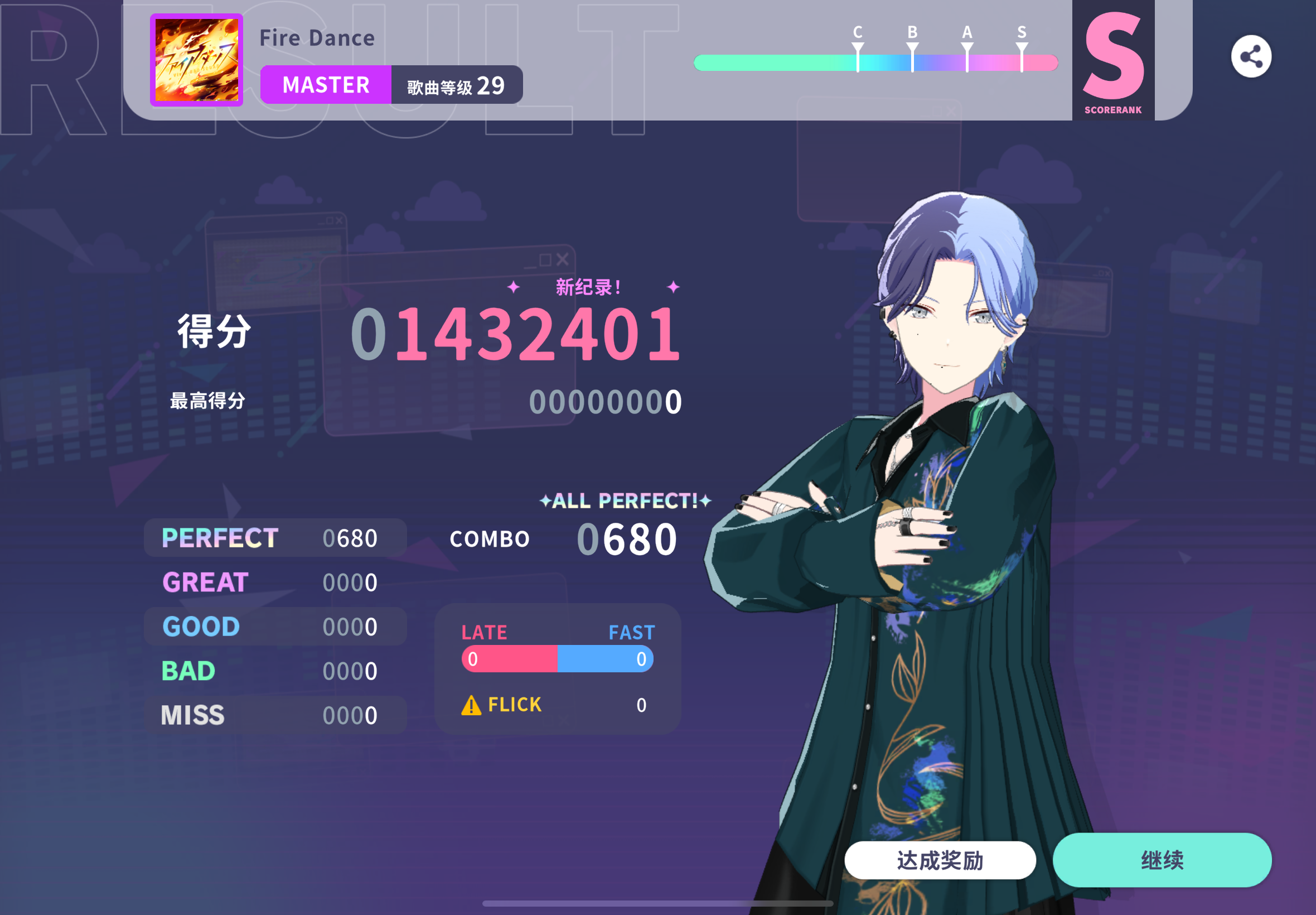Tap the share icon in the top-right corner
Screen dimensions: 1316x915
pyautogui.click(x=1252, y=55)
